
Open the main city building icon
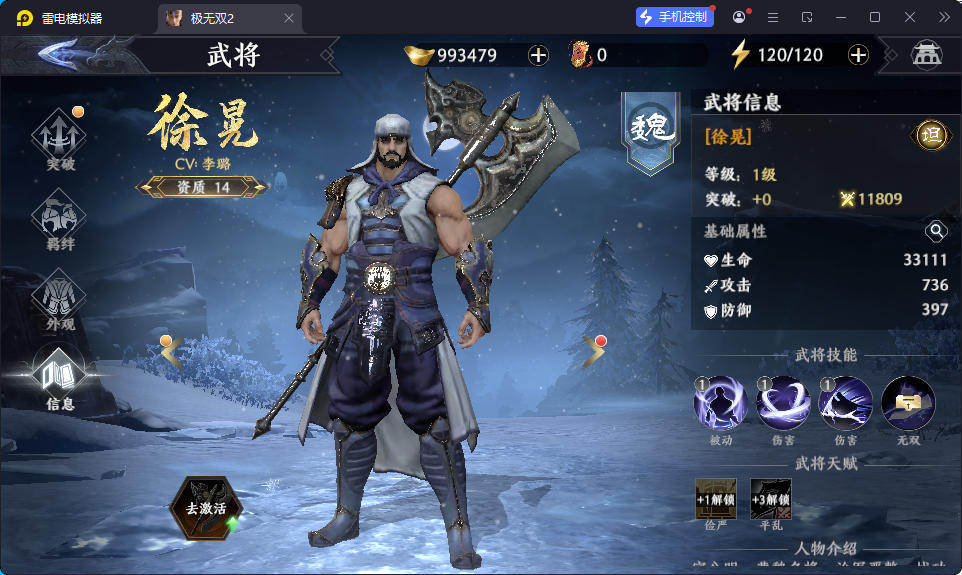[926, 55]
